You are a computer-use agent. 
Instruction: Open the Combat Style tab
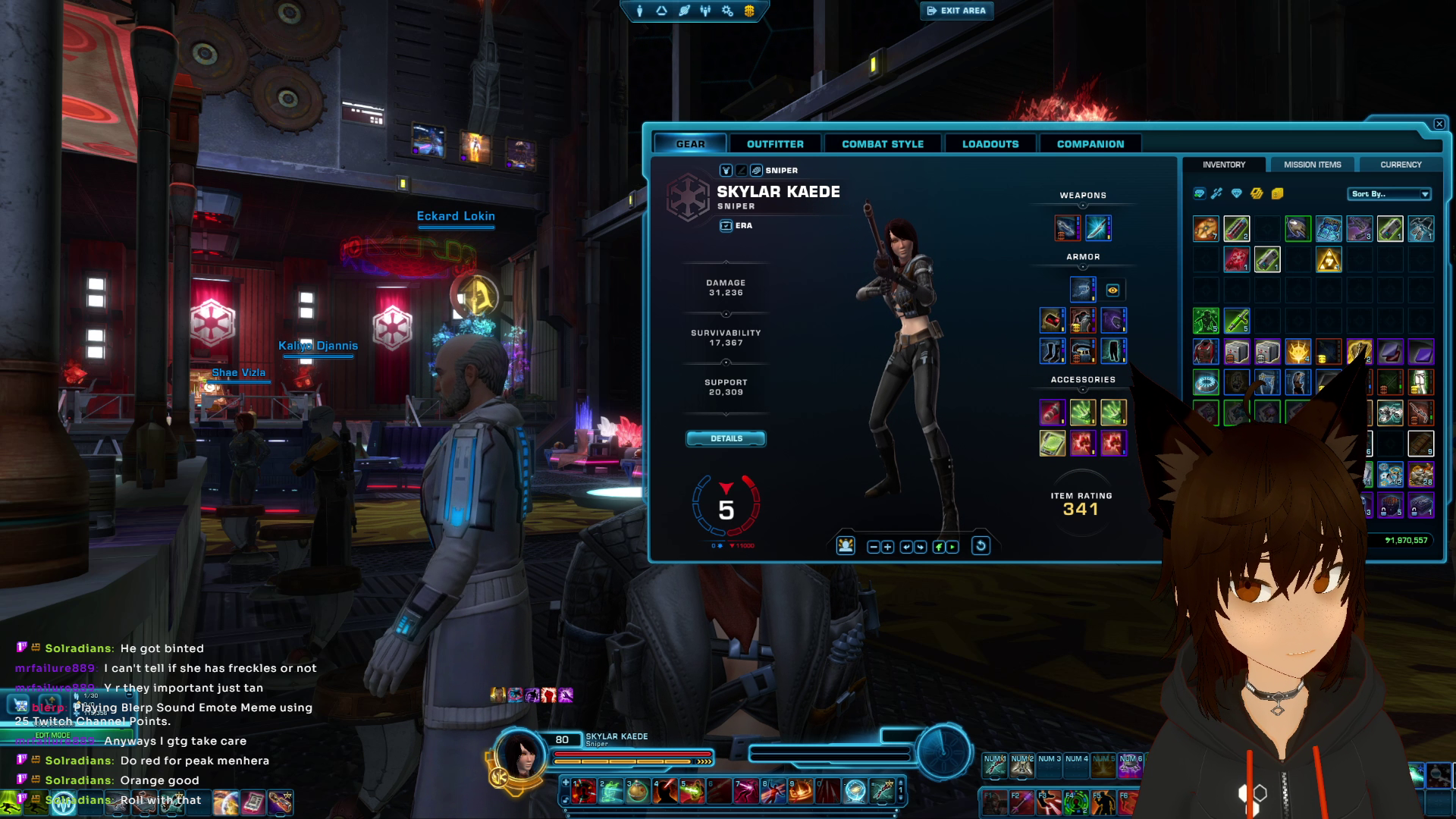click(882, 144)
